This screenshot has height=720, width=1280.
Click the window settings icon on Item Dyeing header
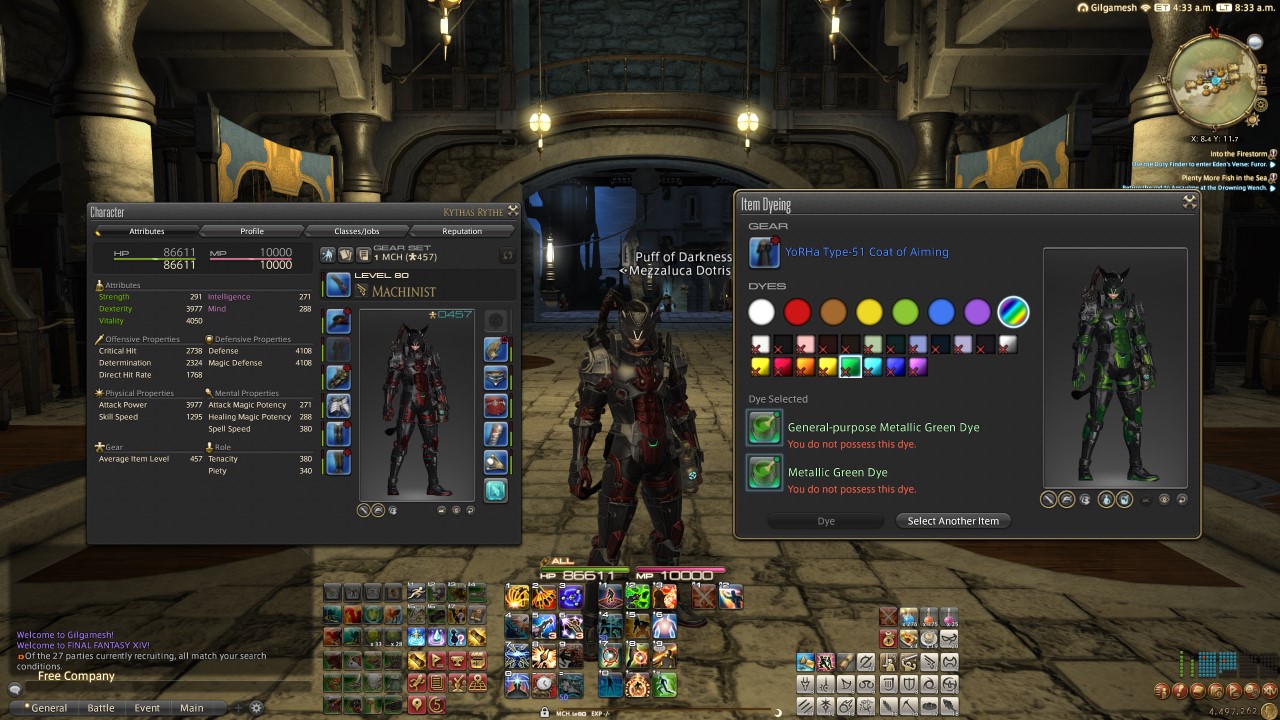1189,201
